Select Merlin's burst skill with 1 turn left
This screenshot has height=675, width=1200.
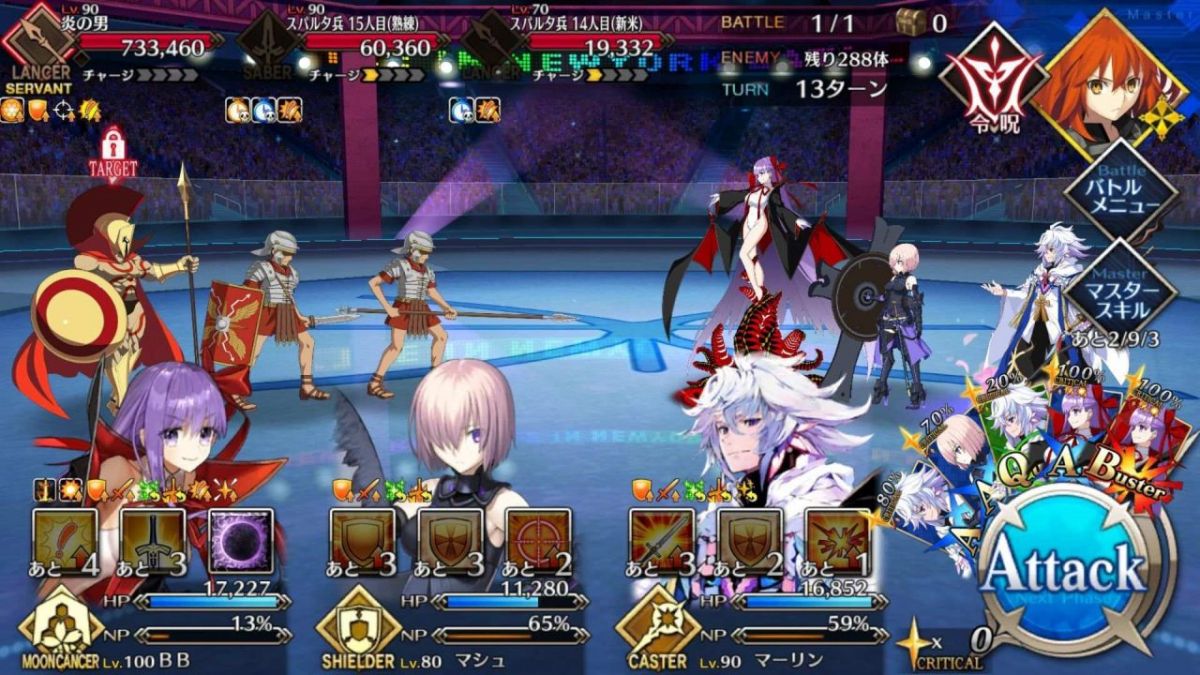click(836, 541)
